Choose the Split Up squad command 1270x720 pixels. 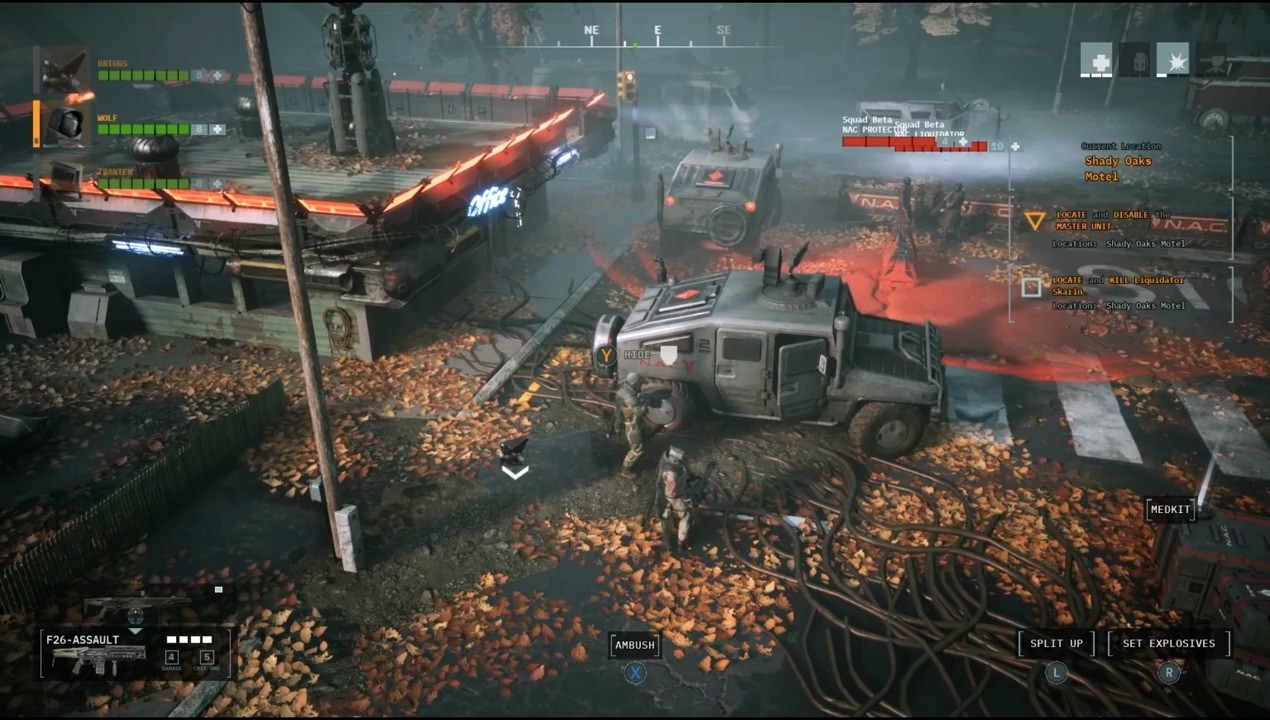tap(1056, 644)
